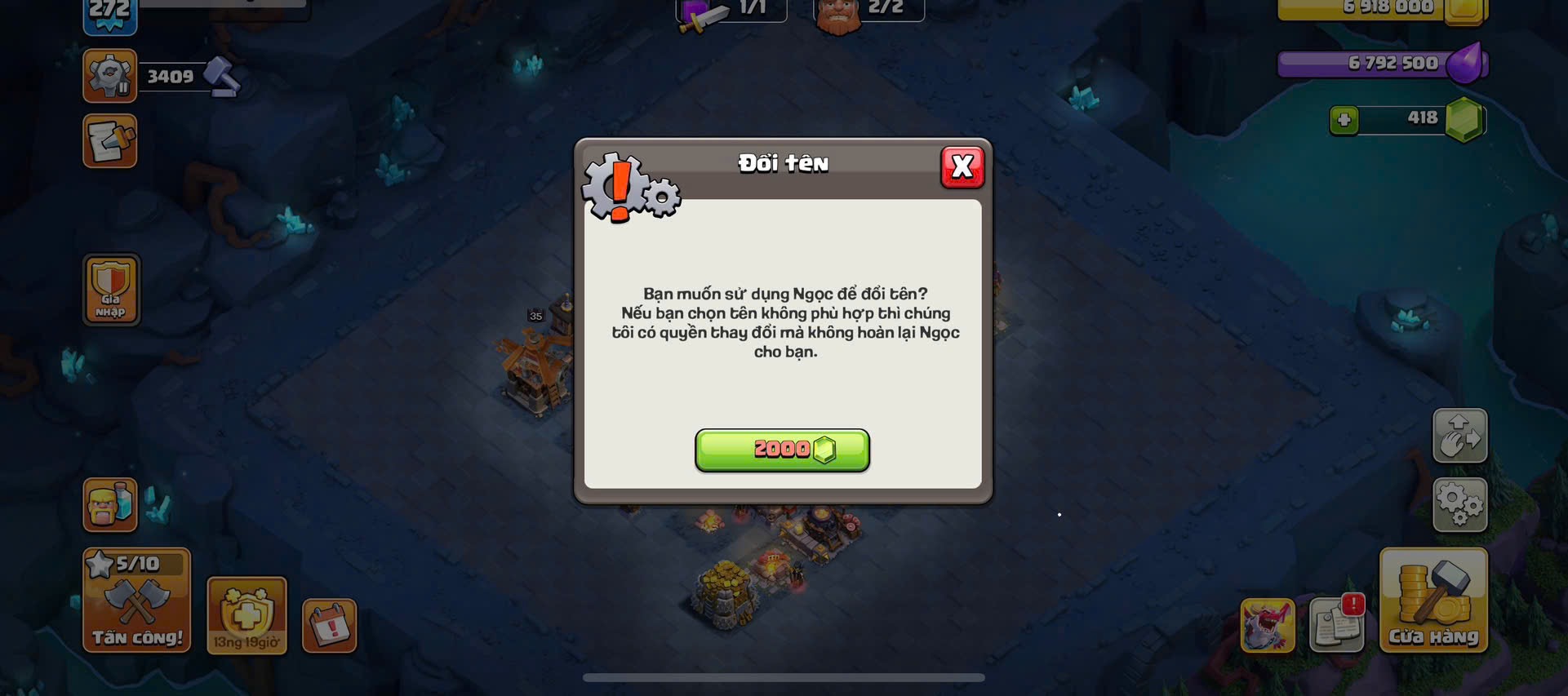Open the settings gears button
Image resolution: width=1568 pixels, height=696 pixels.
pos(1460,504)
